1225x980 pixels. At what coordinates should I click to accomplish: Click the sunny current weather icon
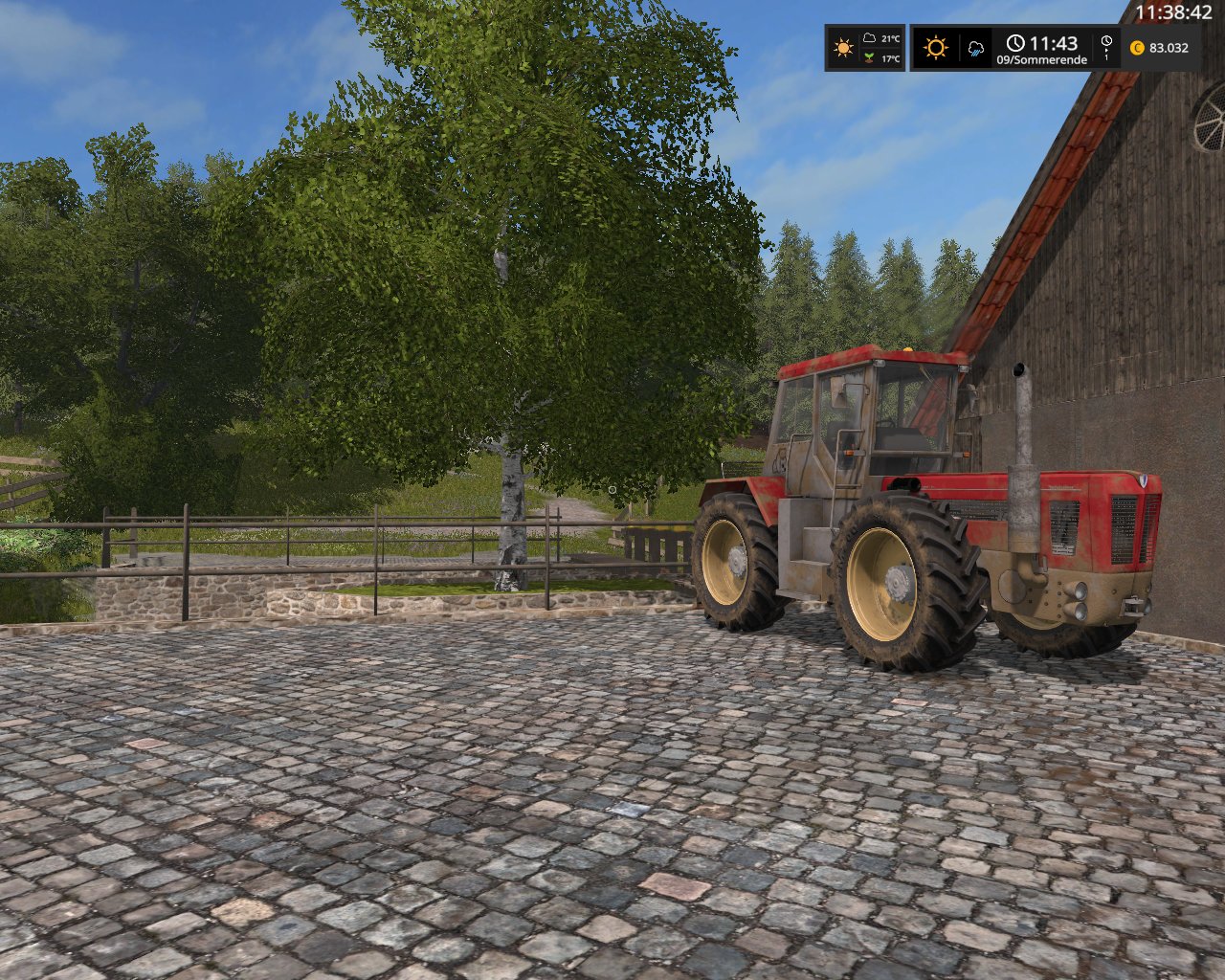(935, 48)
